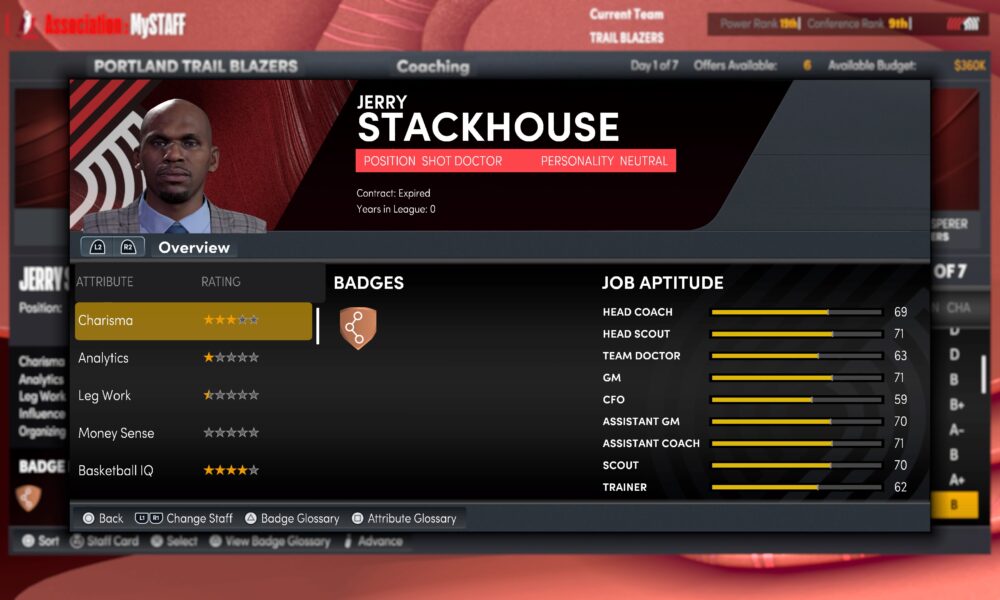Highlight the Money Sense attribute row
1000x600 pixels.
click(x=193, y=433)
